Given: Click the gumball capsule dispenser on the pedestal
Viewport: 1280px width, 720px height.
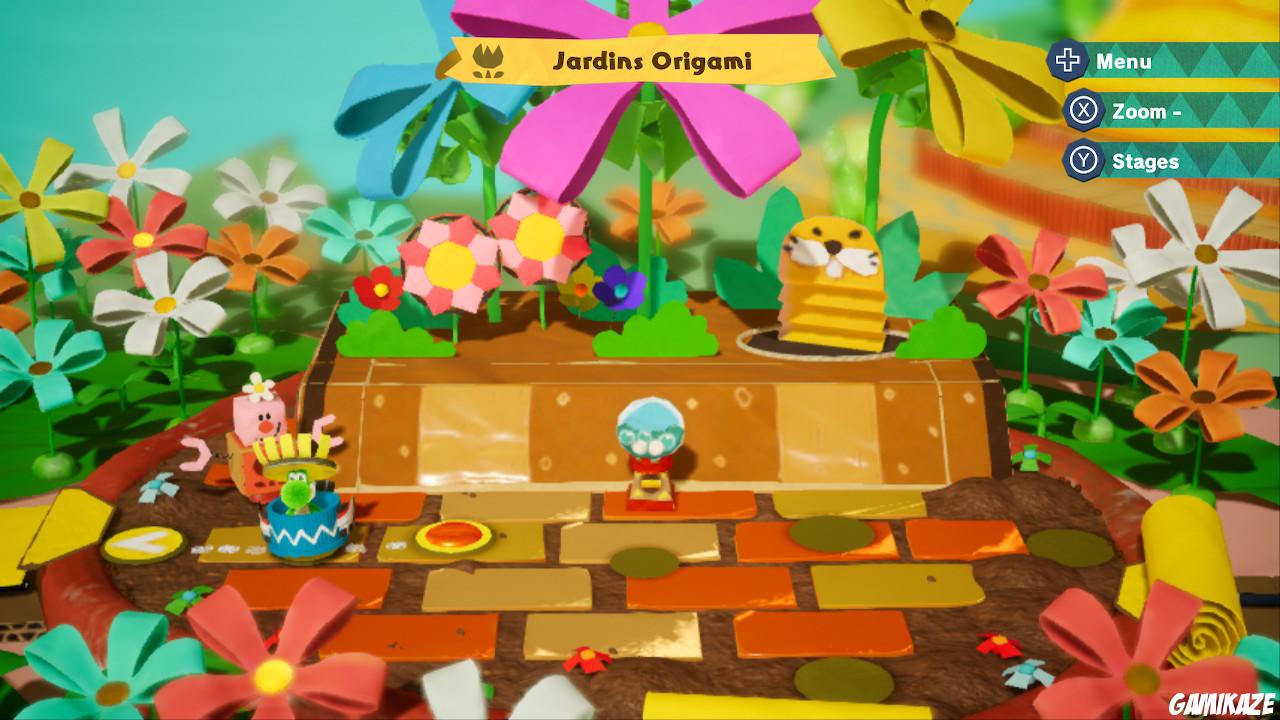Looking at the screenshot, I should tap(653, 447).
